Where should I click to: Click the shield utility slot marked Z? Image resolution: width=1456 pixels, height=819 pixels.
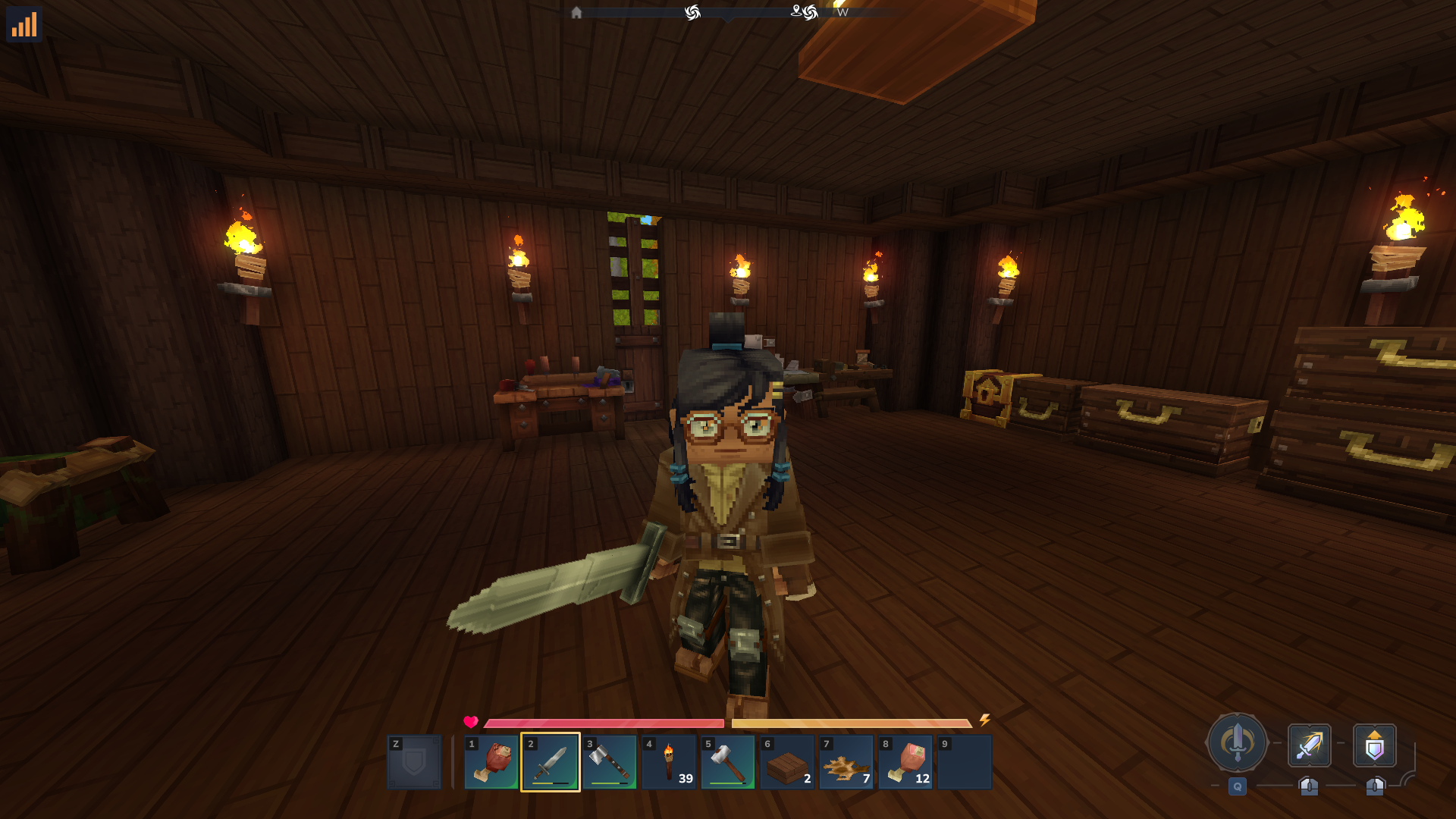(414, 761)
